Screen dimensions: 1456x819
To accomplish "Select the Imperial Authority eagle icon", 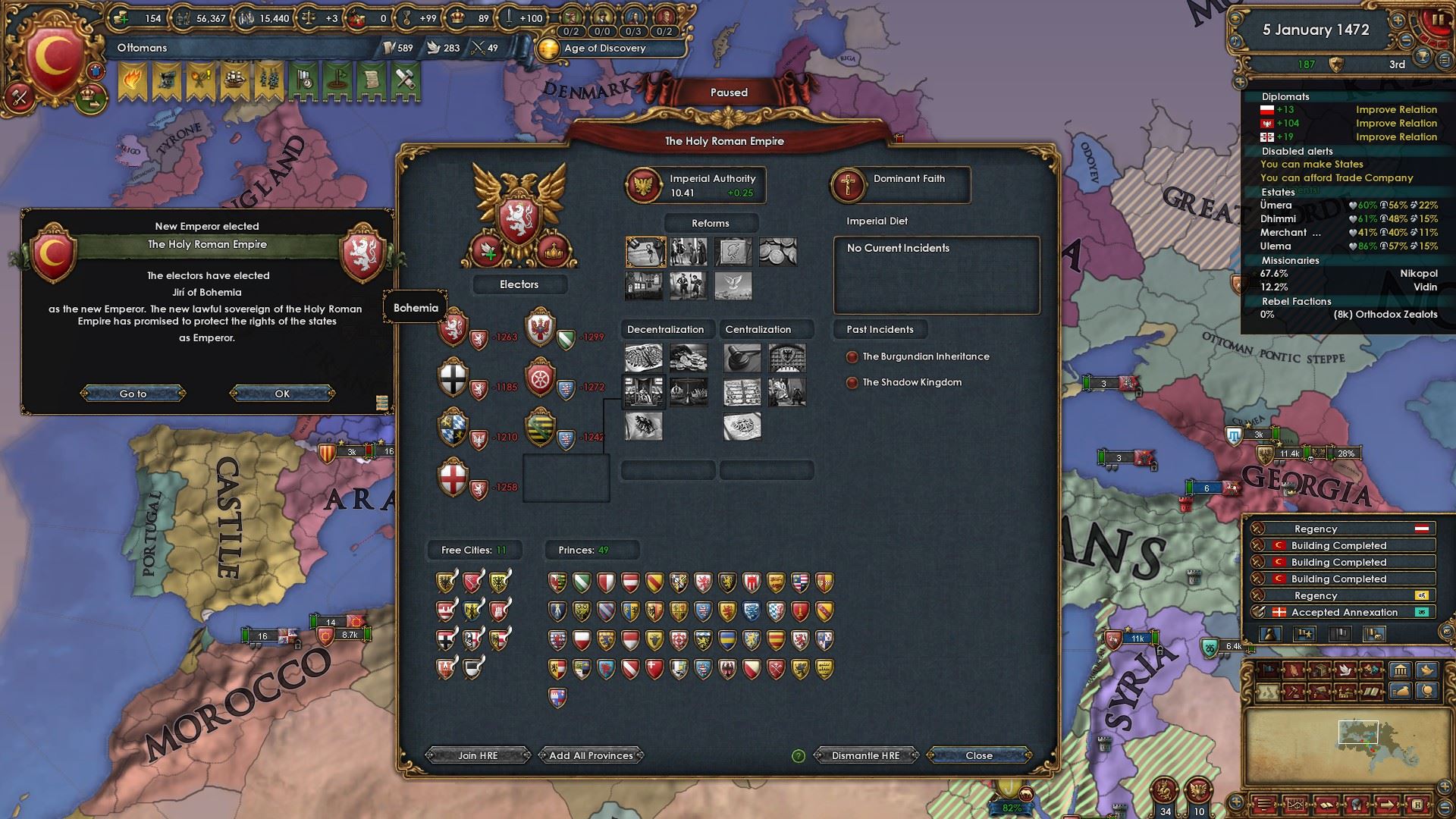I will (x=643, y=185).
